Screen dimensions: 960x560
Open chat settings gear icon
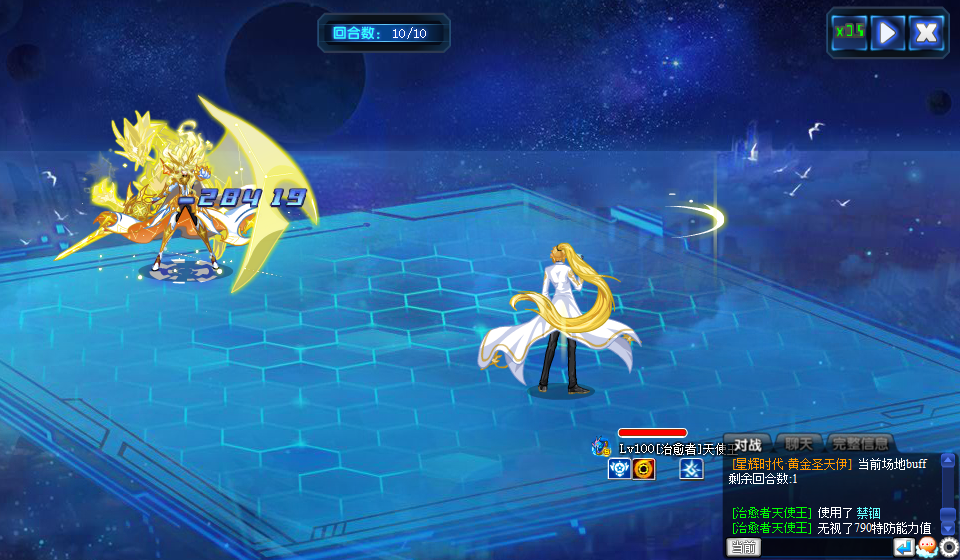949,547
